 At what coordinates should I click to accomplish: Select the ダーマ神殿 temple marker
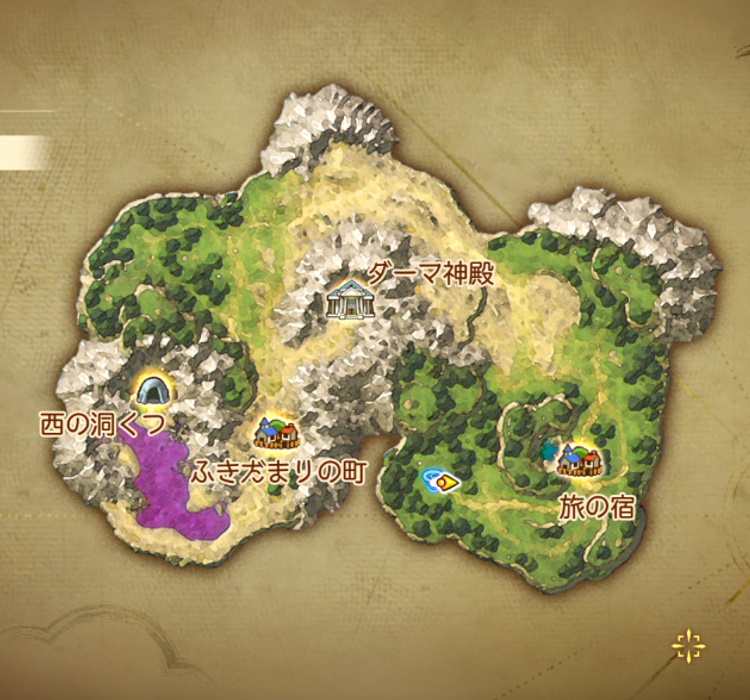(350, 299)
